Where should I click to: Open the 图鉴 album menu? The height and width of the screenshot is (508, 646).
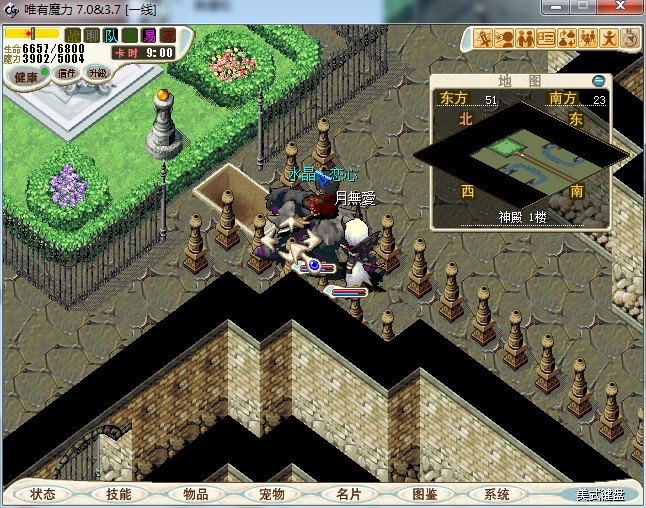coord(424,494)
